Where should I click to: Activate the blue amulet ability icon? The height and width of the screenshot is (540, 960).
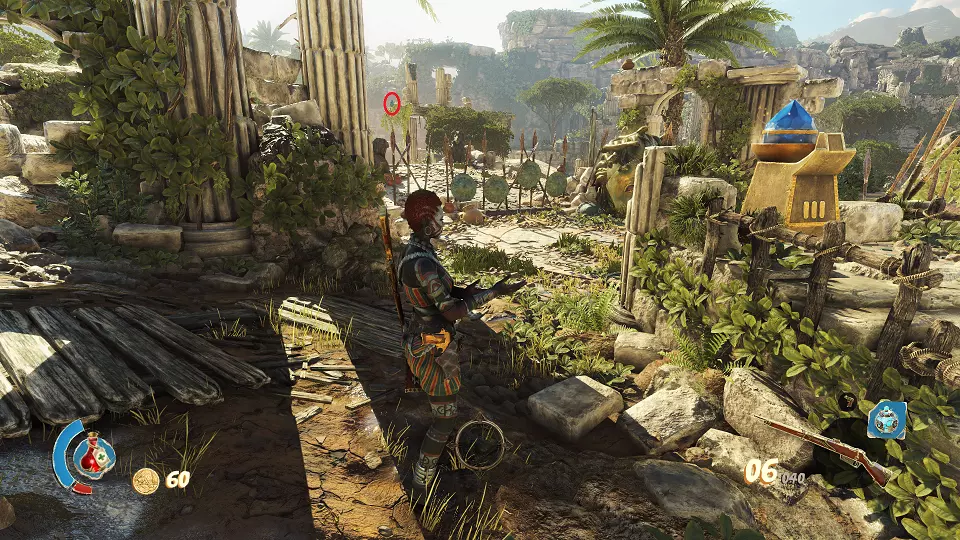coord(886,420)
